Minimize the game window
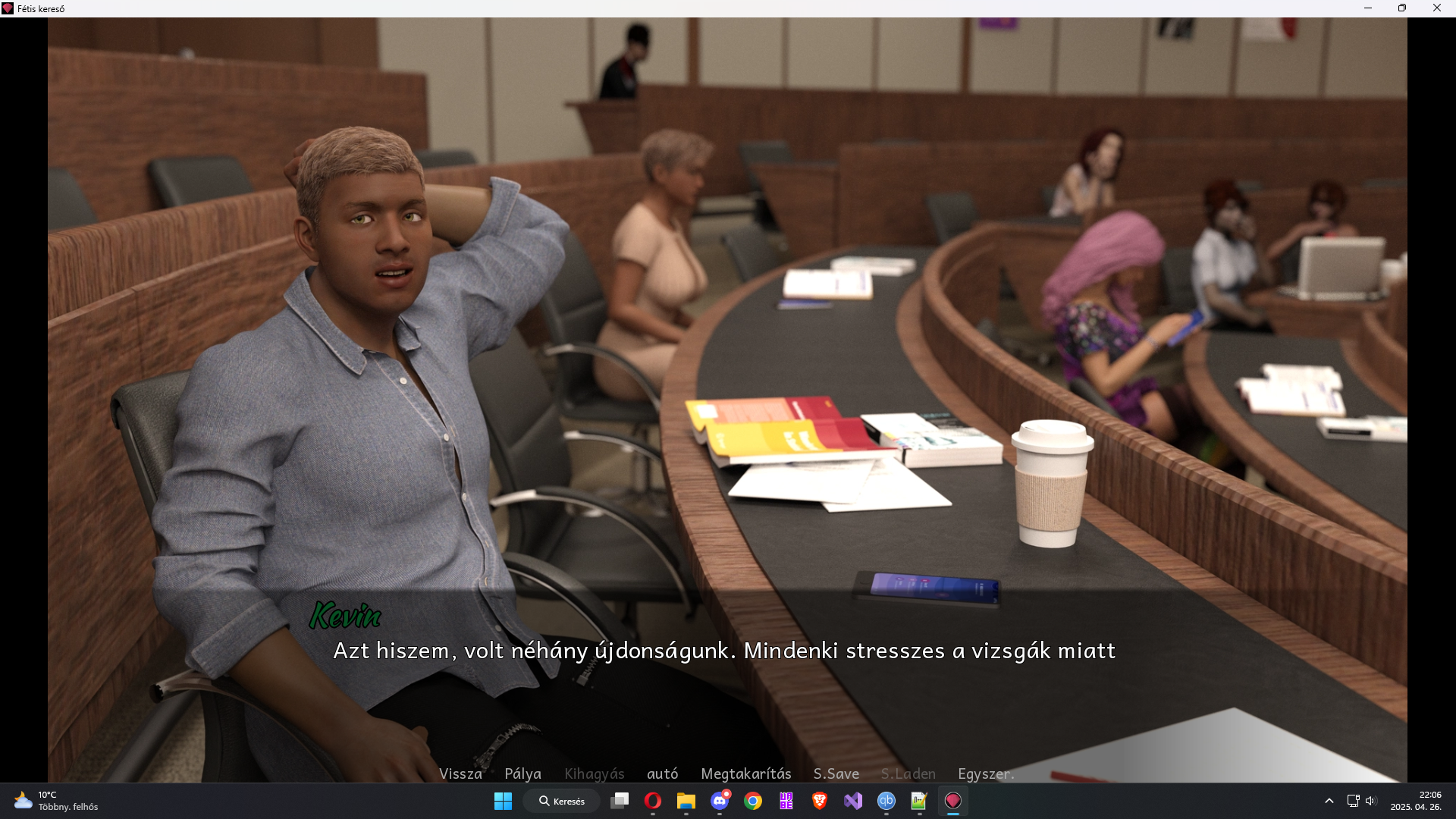 click(1368, 8)
